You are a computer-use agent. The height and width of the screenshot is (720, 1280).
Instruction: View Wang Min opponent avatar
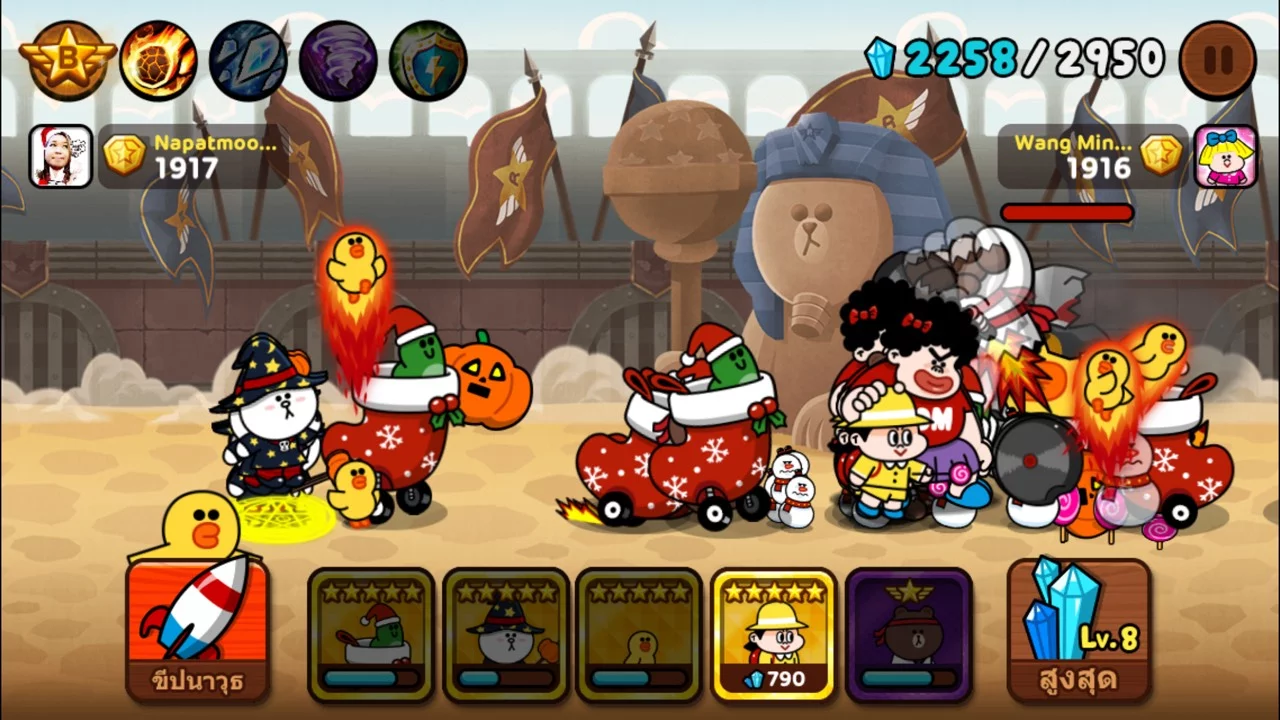coord(1225,156)
